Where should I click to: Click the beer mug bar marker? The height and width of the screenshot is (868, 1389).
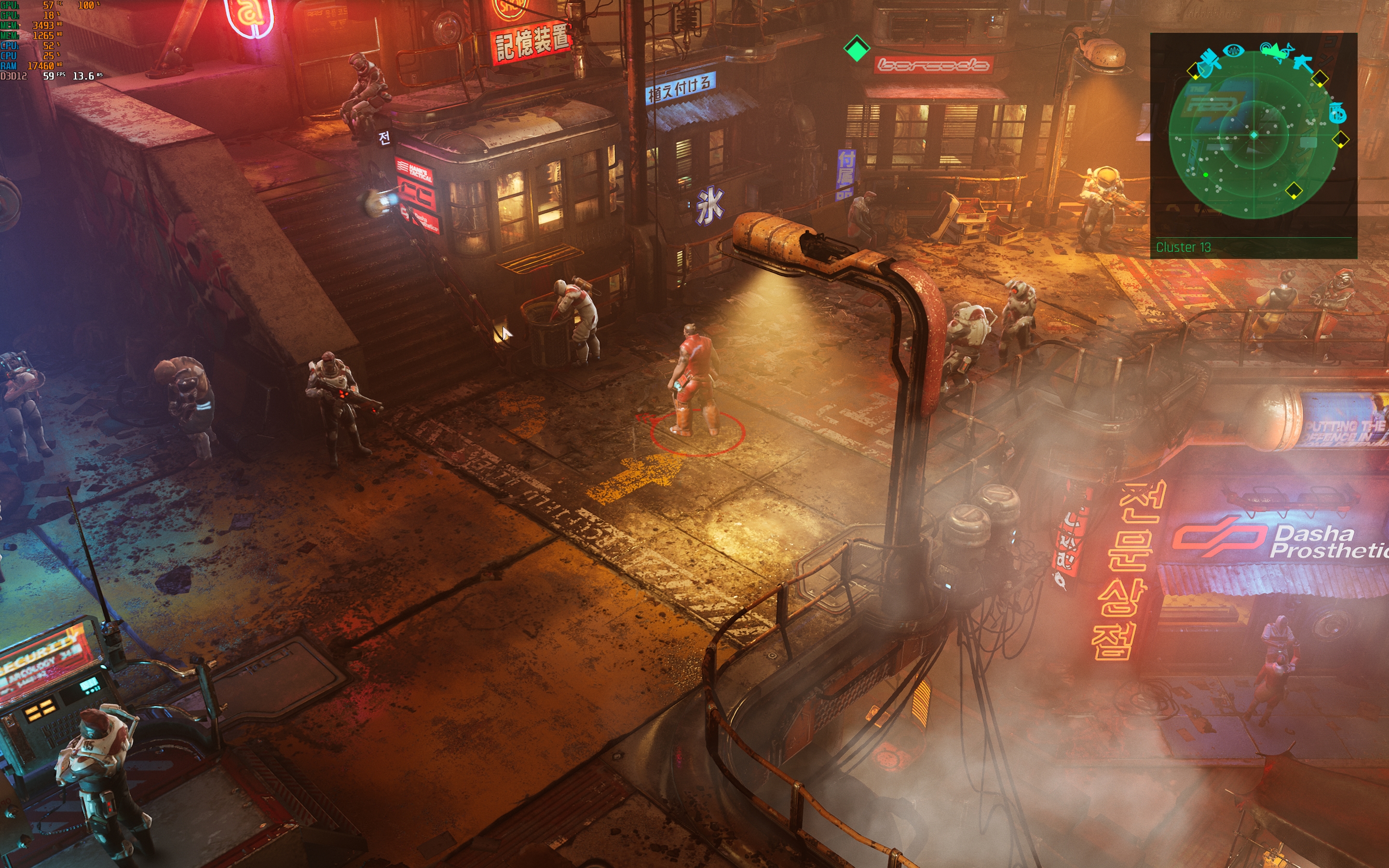pos(1337,112)
